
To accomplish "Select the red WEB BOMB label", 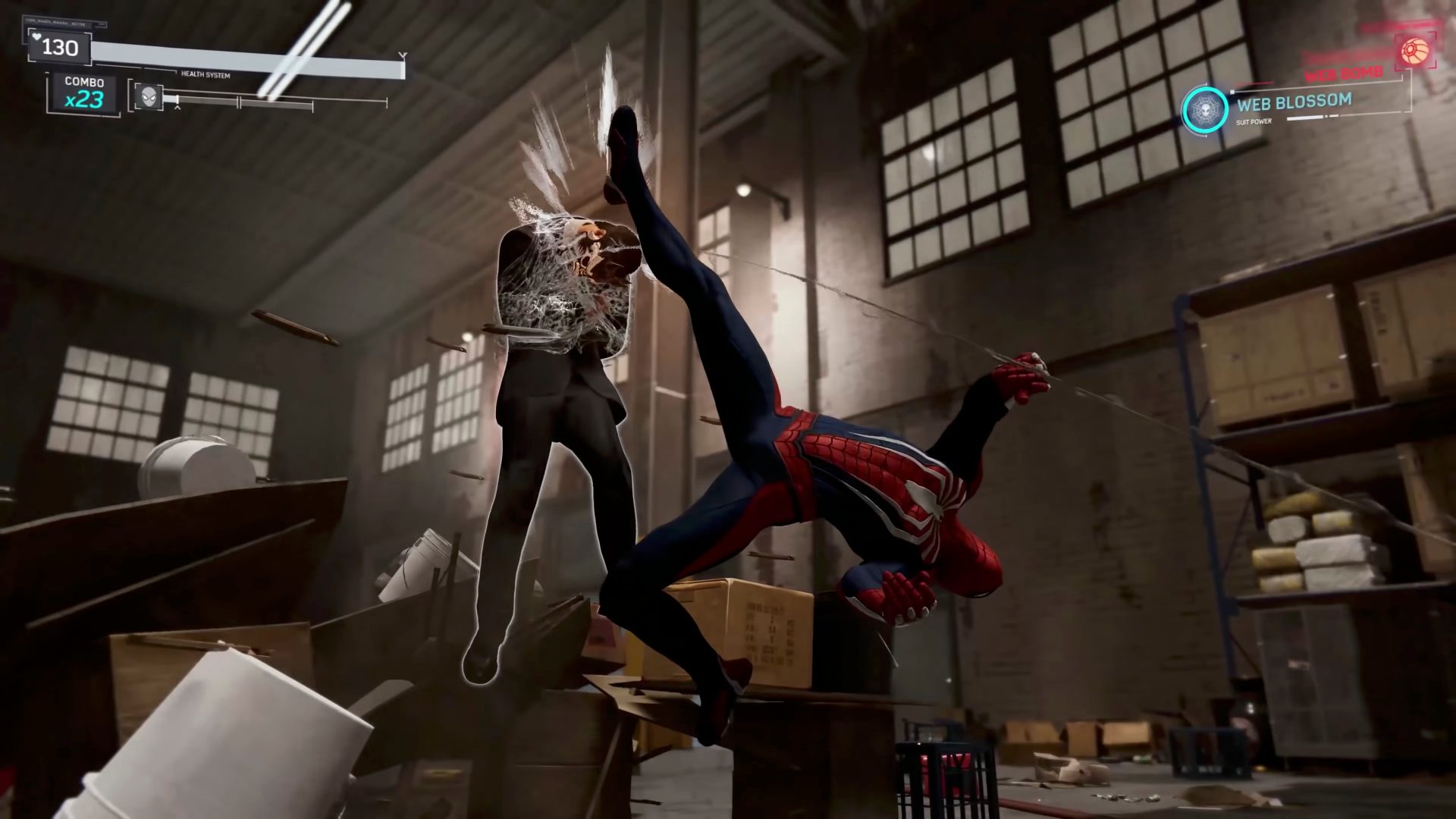I will click(x=1344, y=74).
